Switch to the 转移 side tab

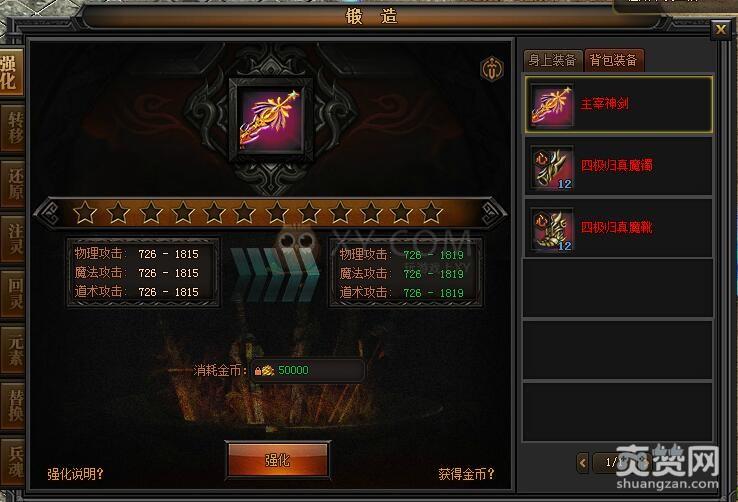[x=12, y=127]
